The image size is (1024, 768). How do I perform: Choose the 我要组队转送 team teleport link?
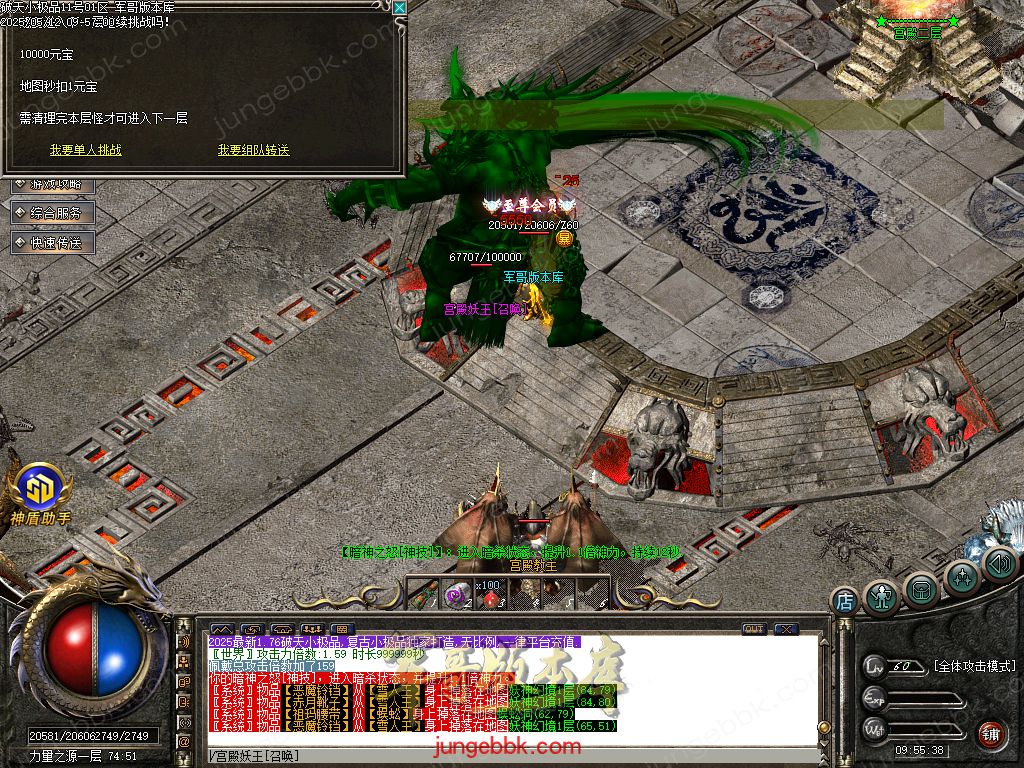(254, 150)
